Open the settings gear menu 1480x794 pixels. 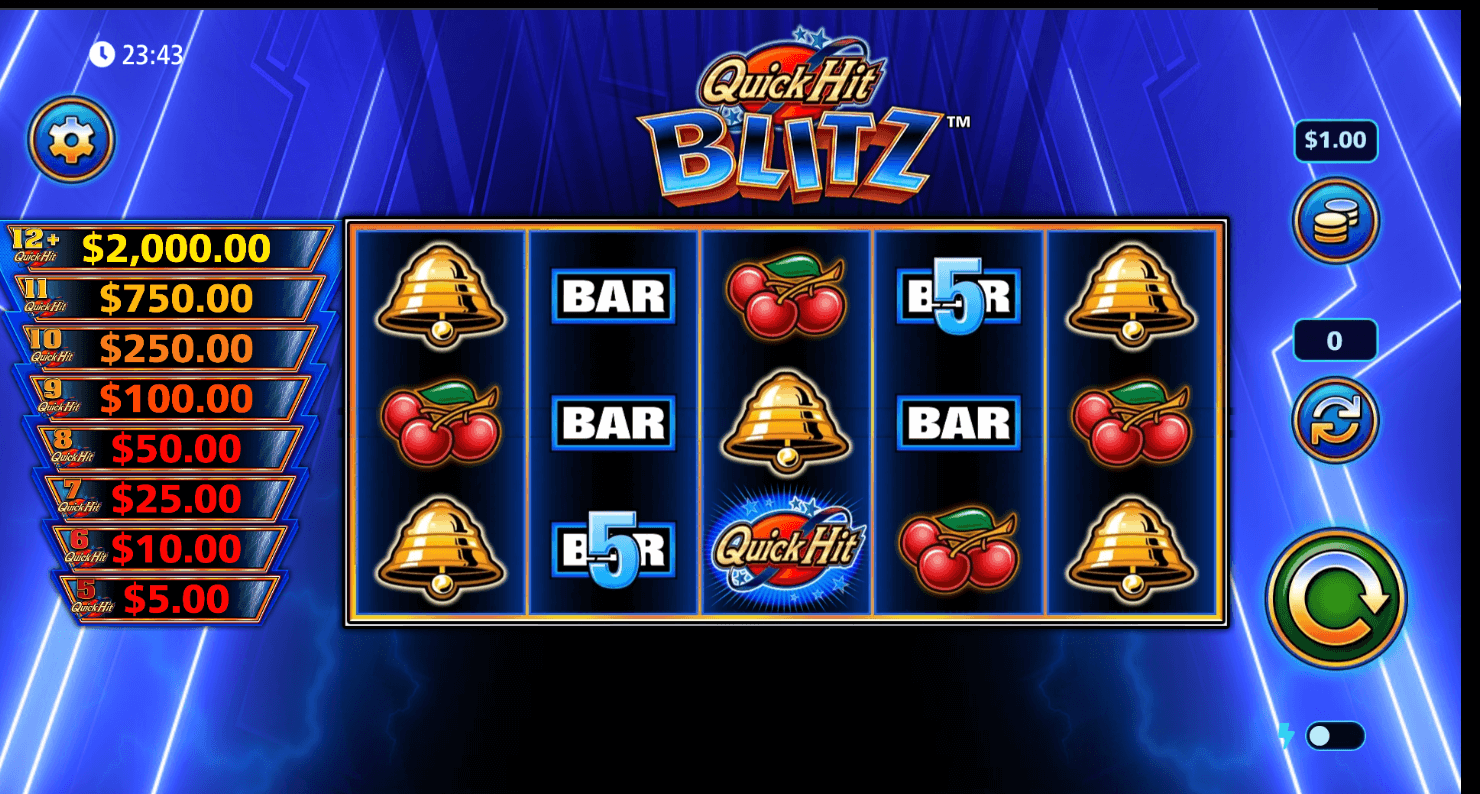pyautogui.click(x=69, y=138)
